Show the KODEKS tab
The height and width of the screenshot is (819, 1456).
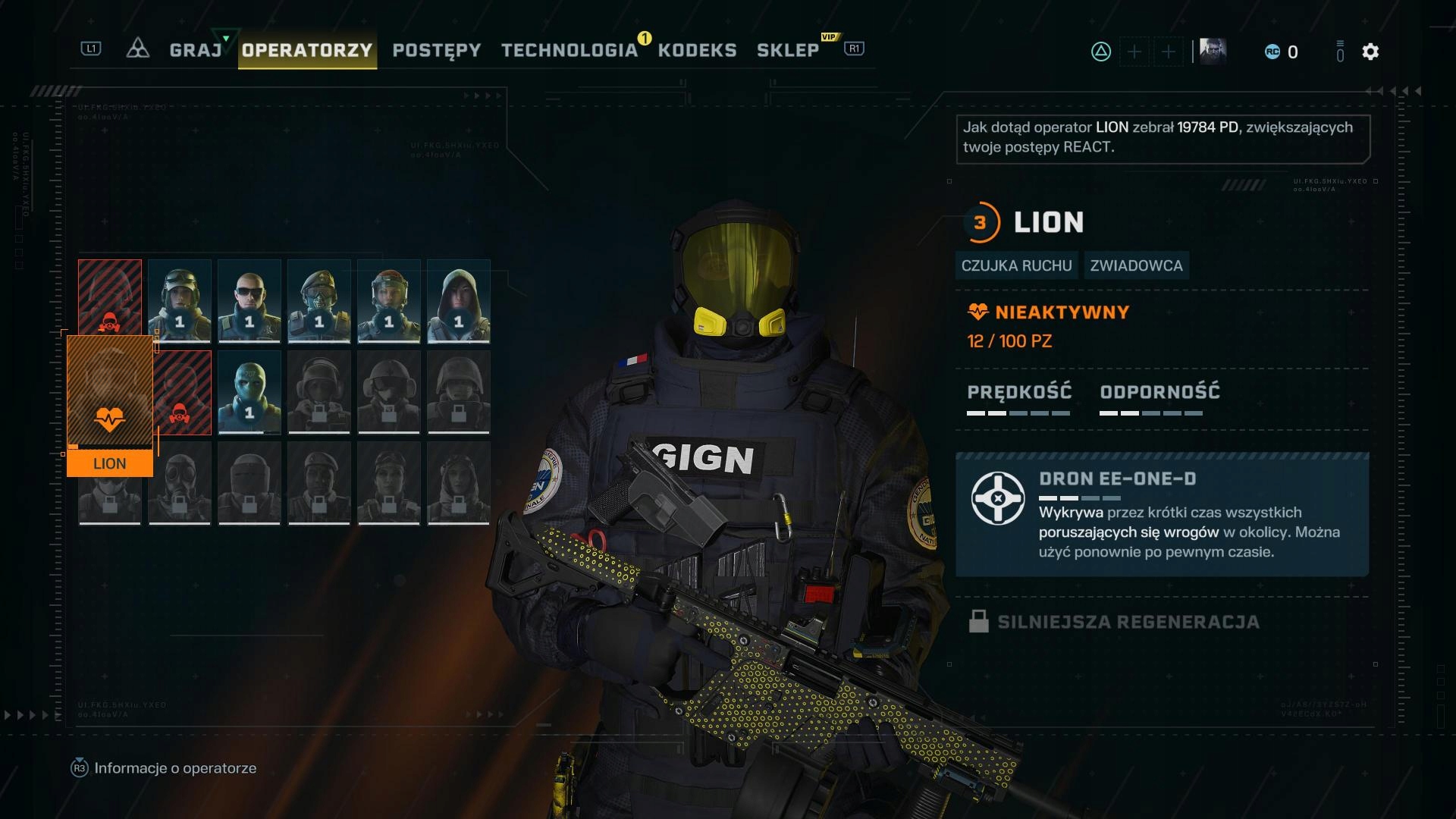[697, 50]
